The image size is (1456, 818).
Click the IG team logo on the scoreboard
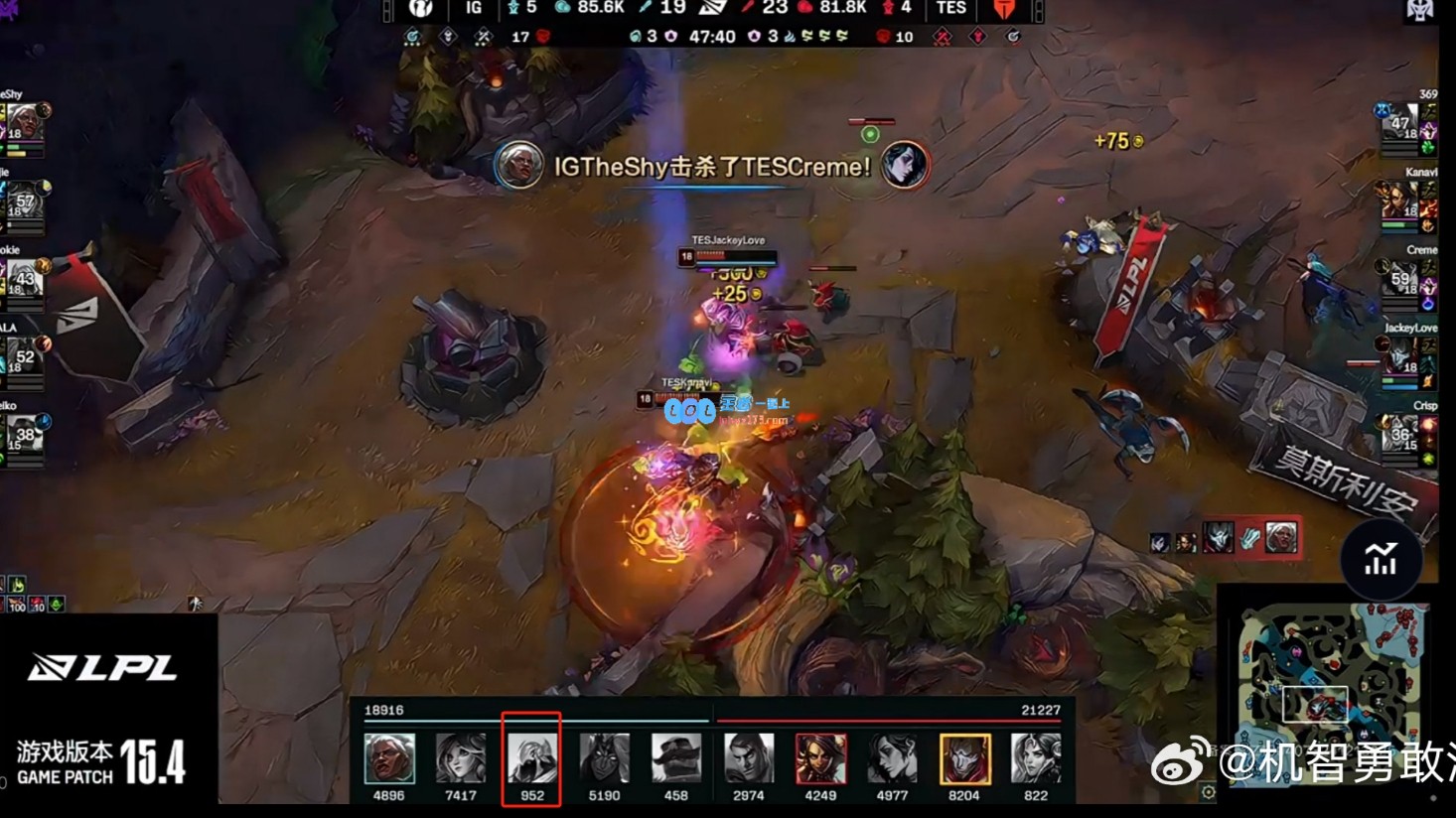421,9
